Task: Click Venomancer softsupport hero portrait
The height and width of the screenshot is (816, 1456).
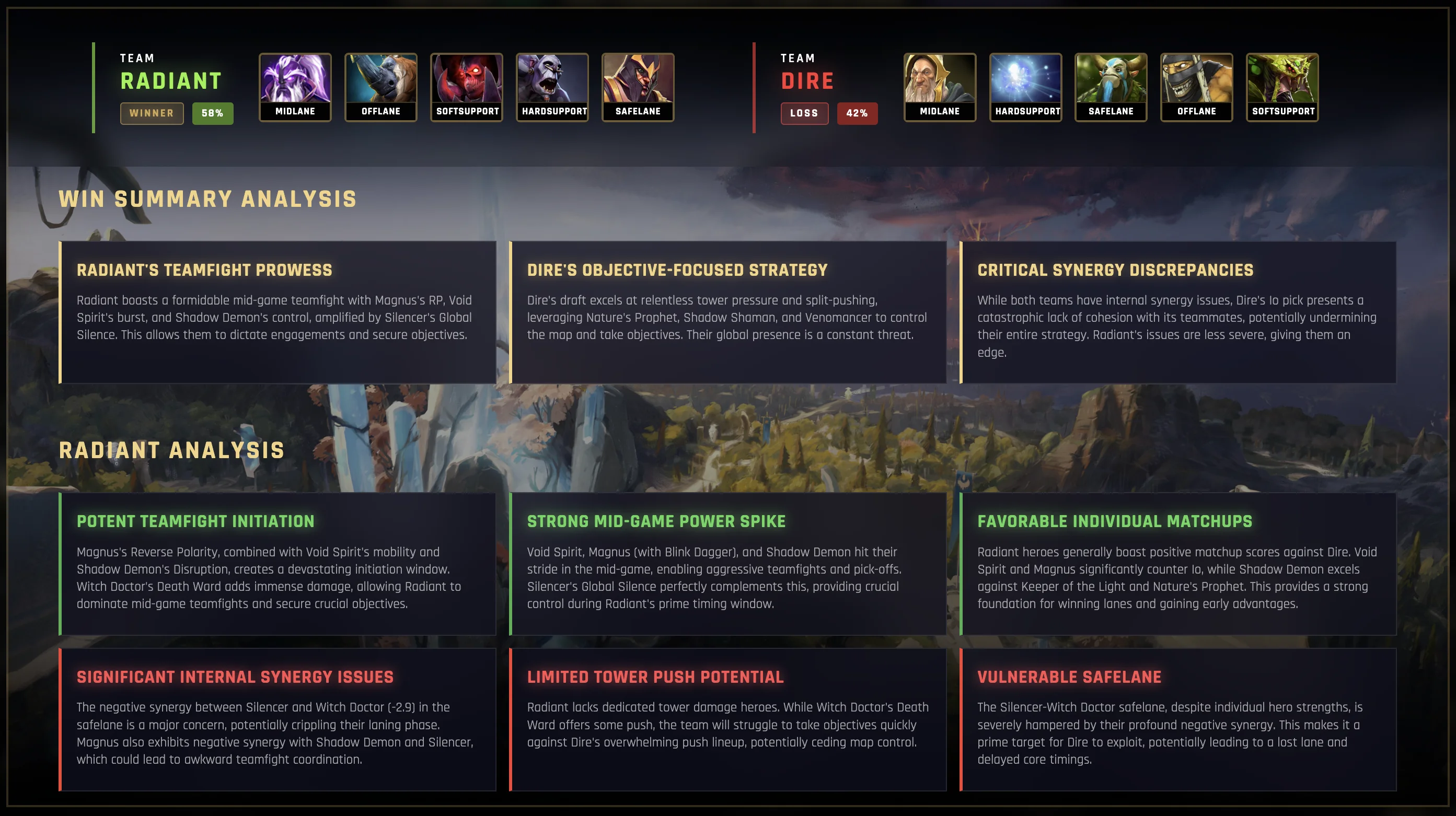Action: [x=1282, y=87]
